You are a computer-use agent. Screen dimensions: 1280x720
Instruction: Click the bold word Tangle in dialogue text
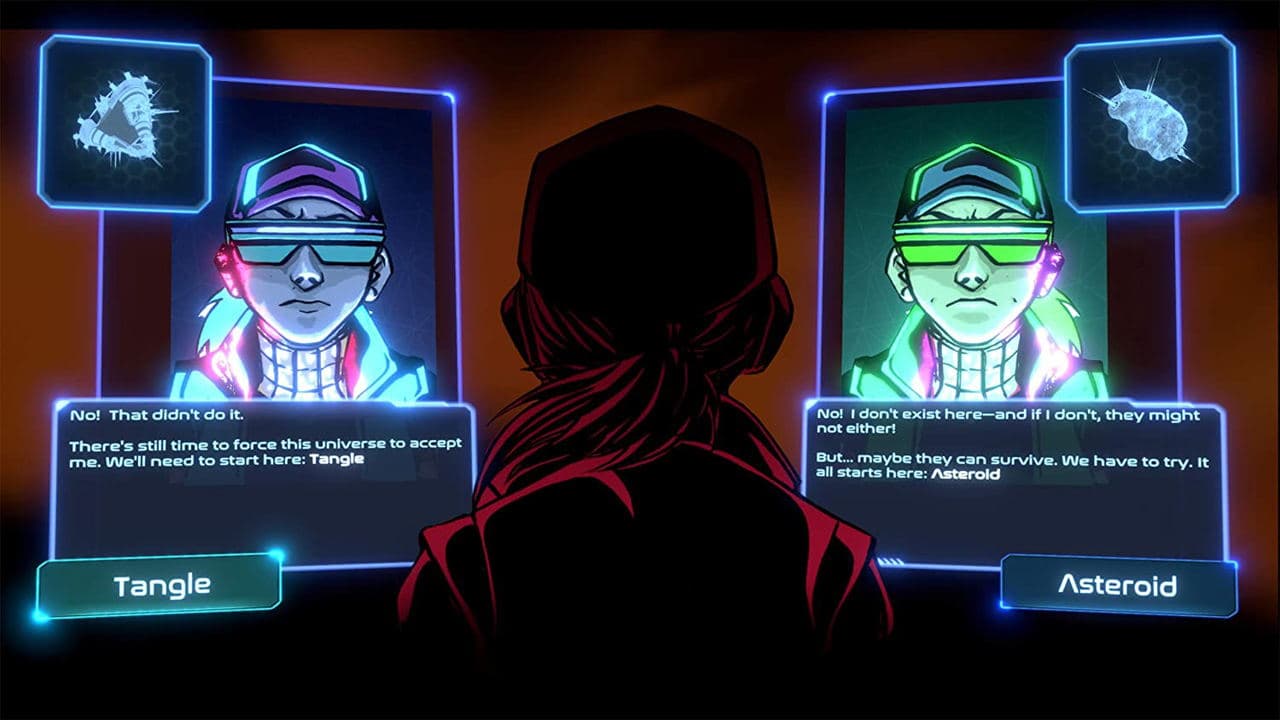(339, 459)
